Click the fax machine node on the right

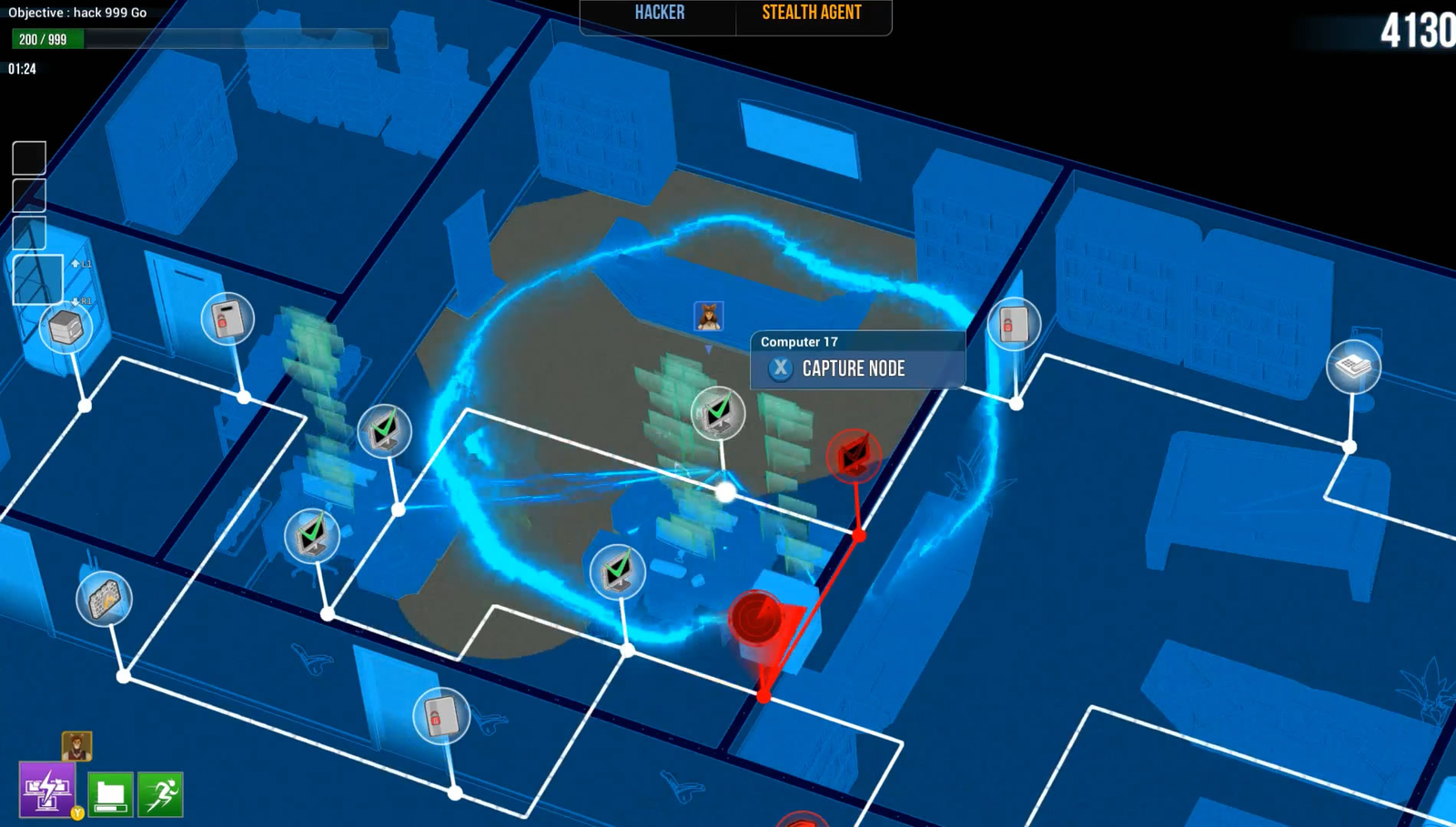pos(1355,366)
